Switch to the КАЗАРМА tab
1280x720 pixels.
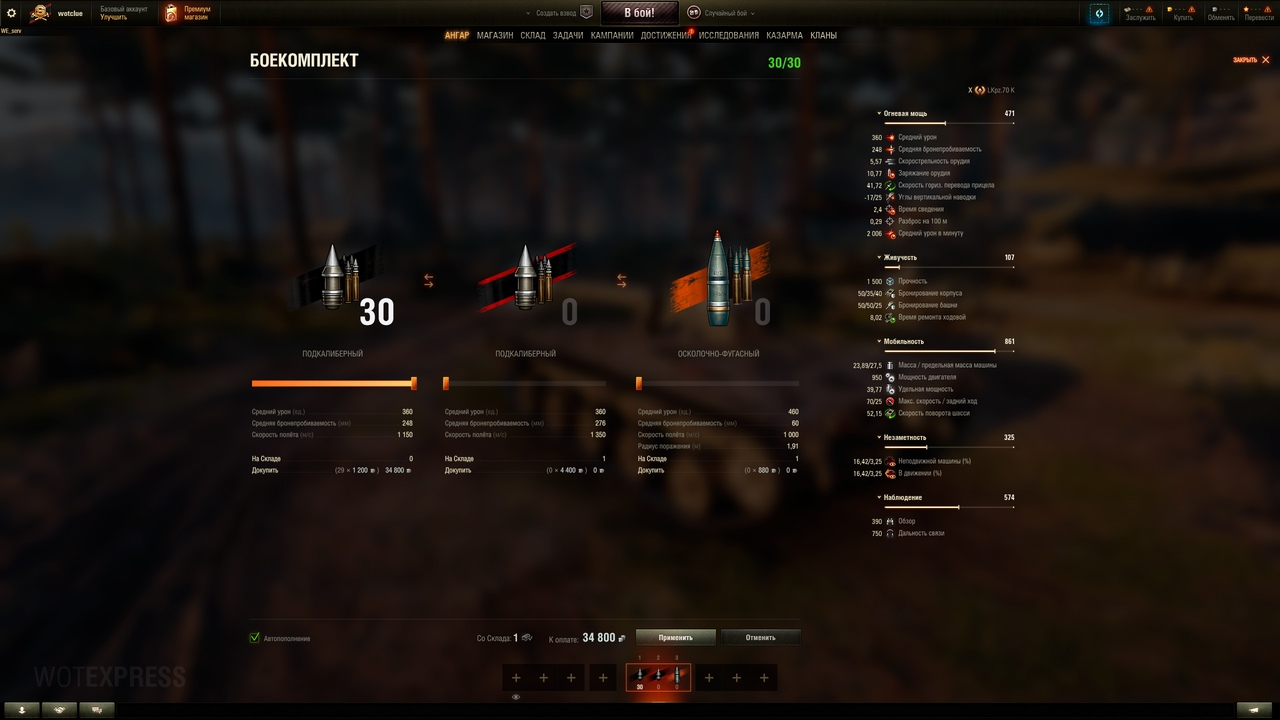[784, 35]
